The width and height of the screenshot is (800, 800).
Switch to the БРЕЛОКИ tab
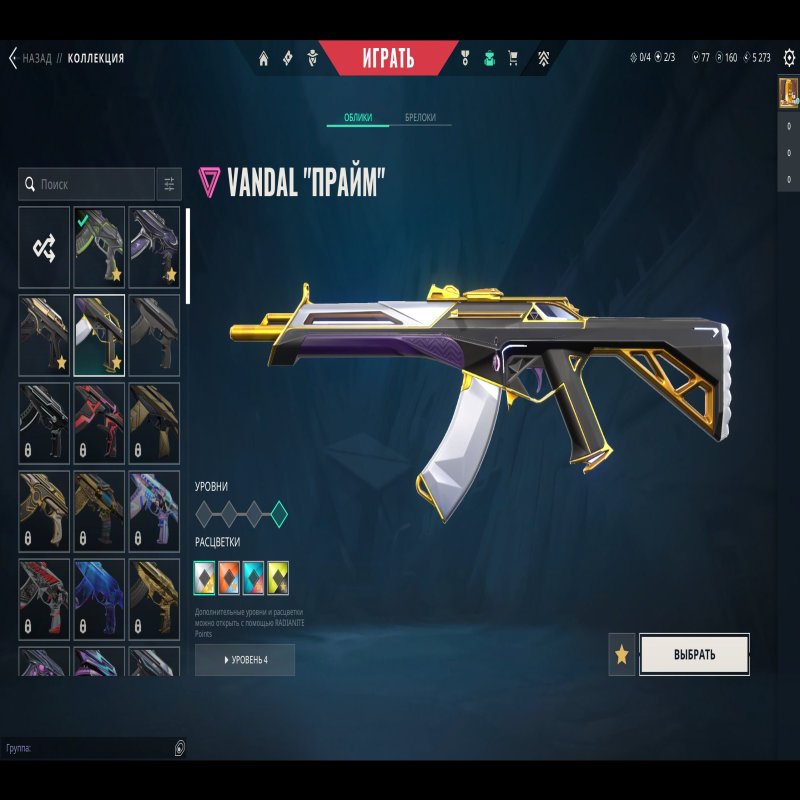pyautogui.click(x=420, y=118)
